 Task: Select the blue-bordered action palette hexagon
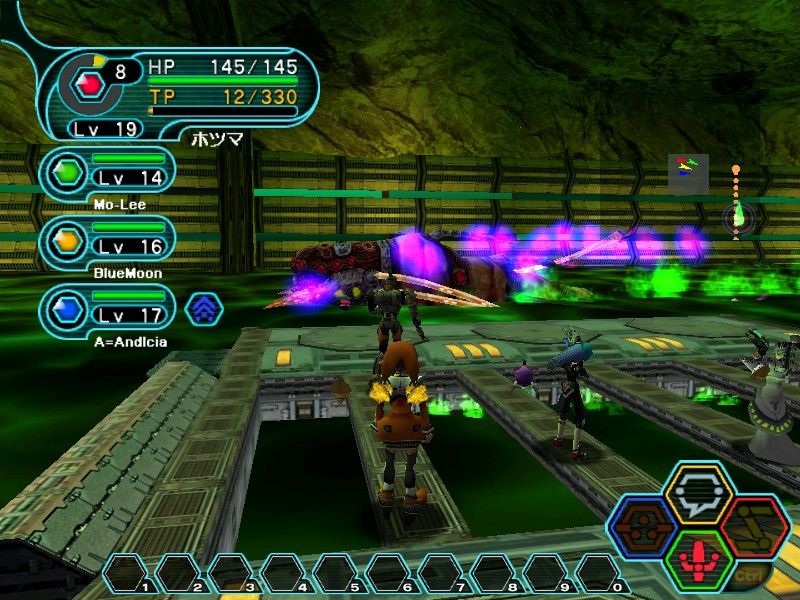tap(642, 525)
